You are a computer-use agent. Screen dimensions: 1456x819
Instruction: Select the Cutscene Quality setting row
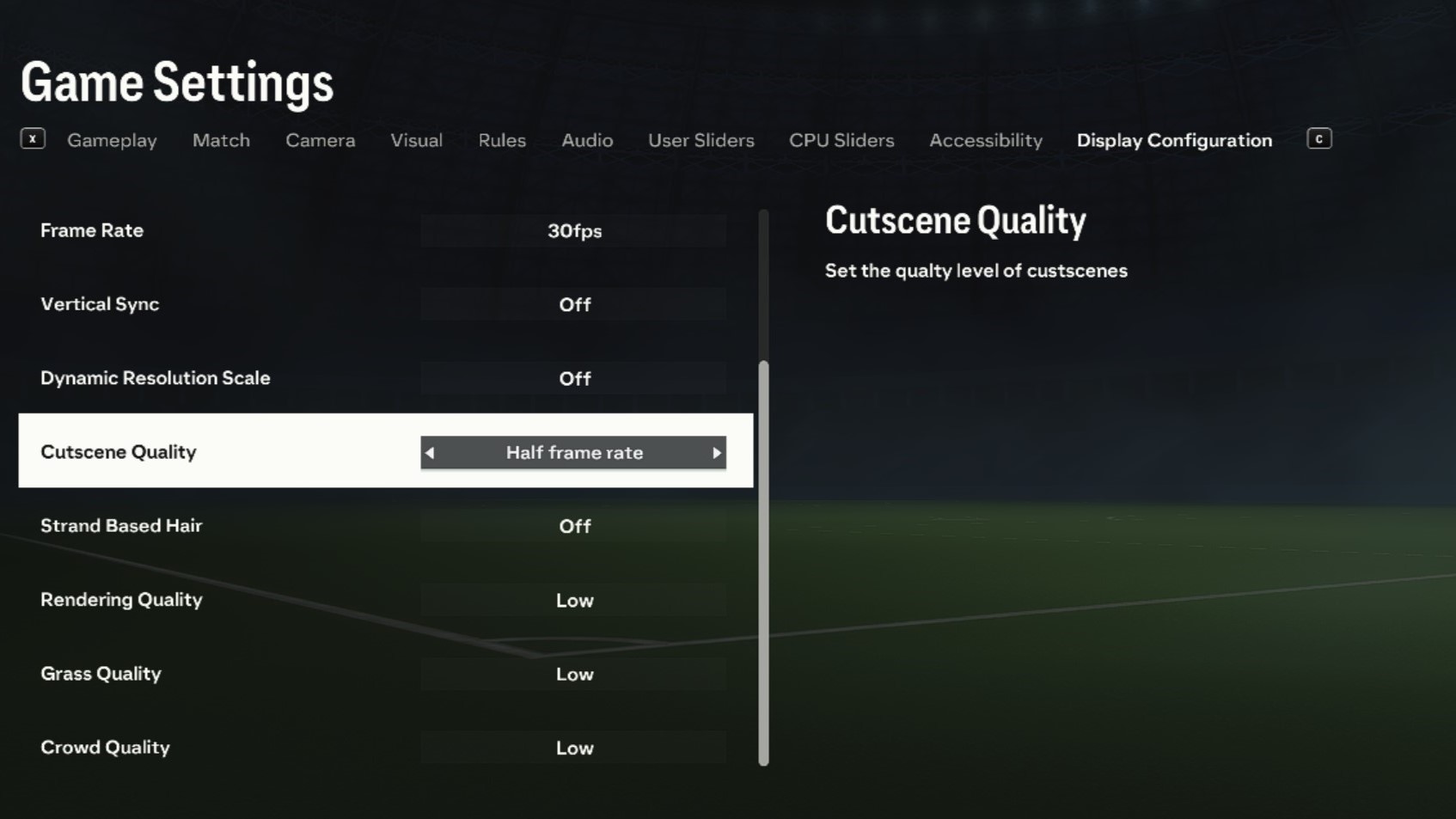coord(215,451)
